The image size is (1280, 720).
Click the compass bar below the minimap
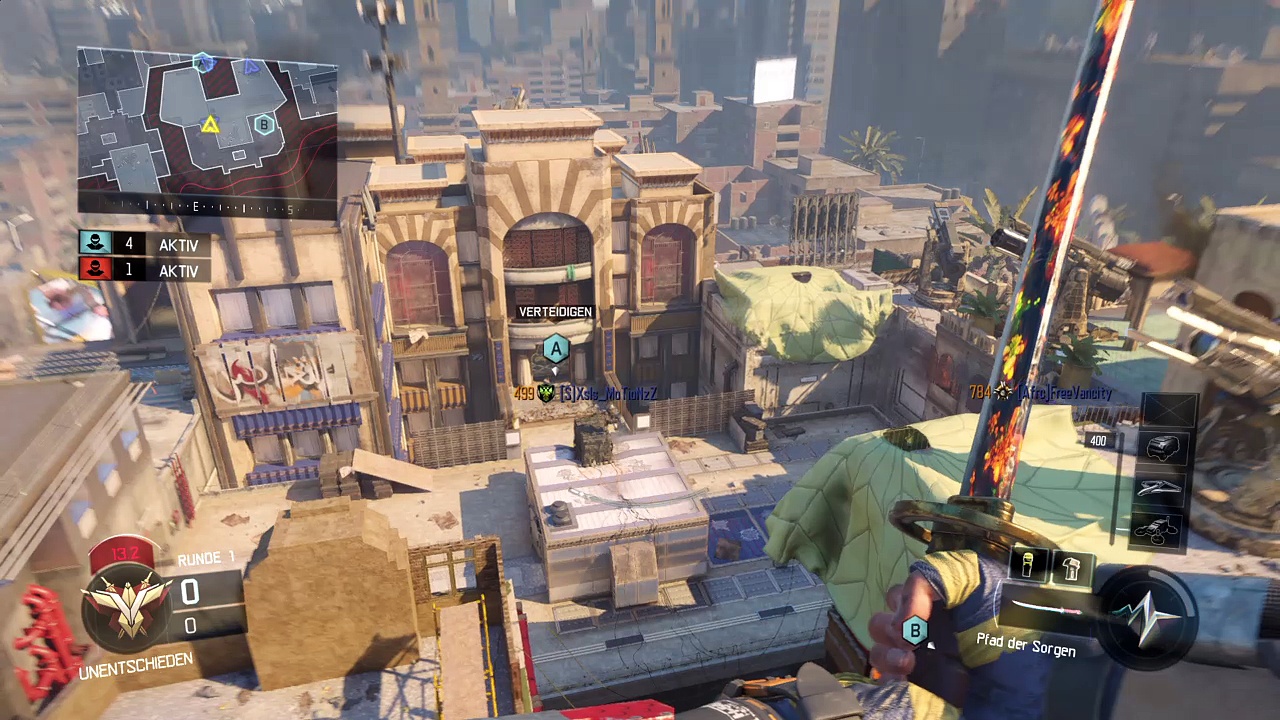[207, 207]
